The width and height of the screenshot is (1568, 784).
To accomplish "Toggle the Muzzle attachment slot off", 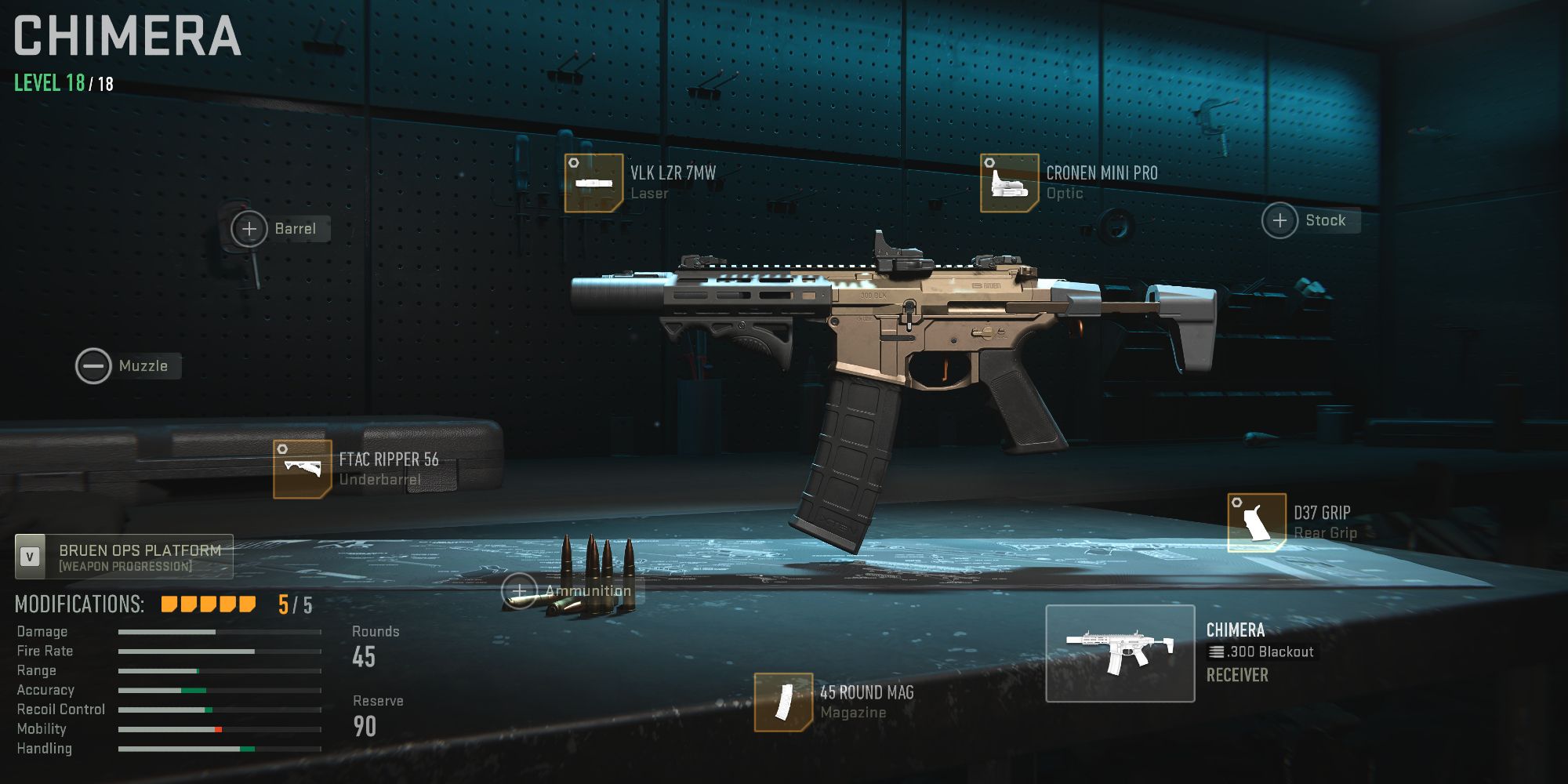I will coord(94,365).
